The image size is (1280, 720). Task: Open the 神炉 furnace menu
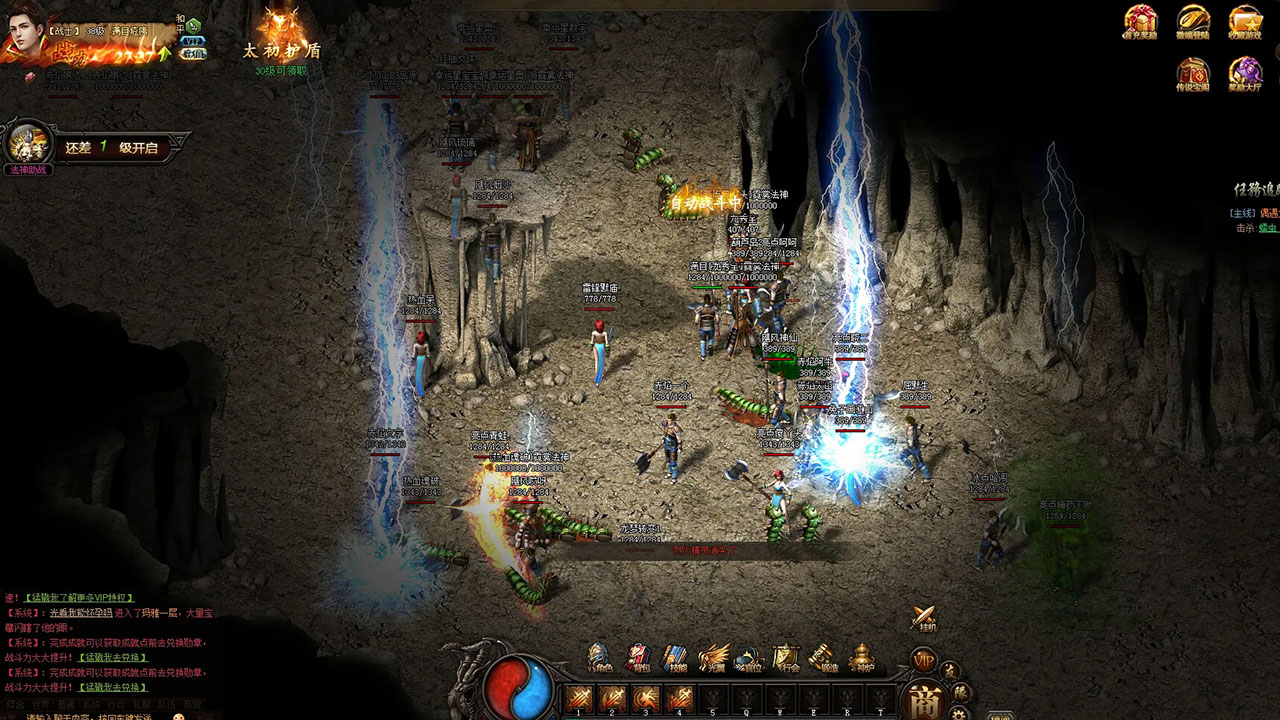[861, 657]
